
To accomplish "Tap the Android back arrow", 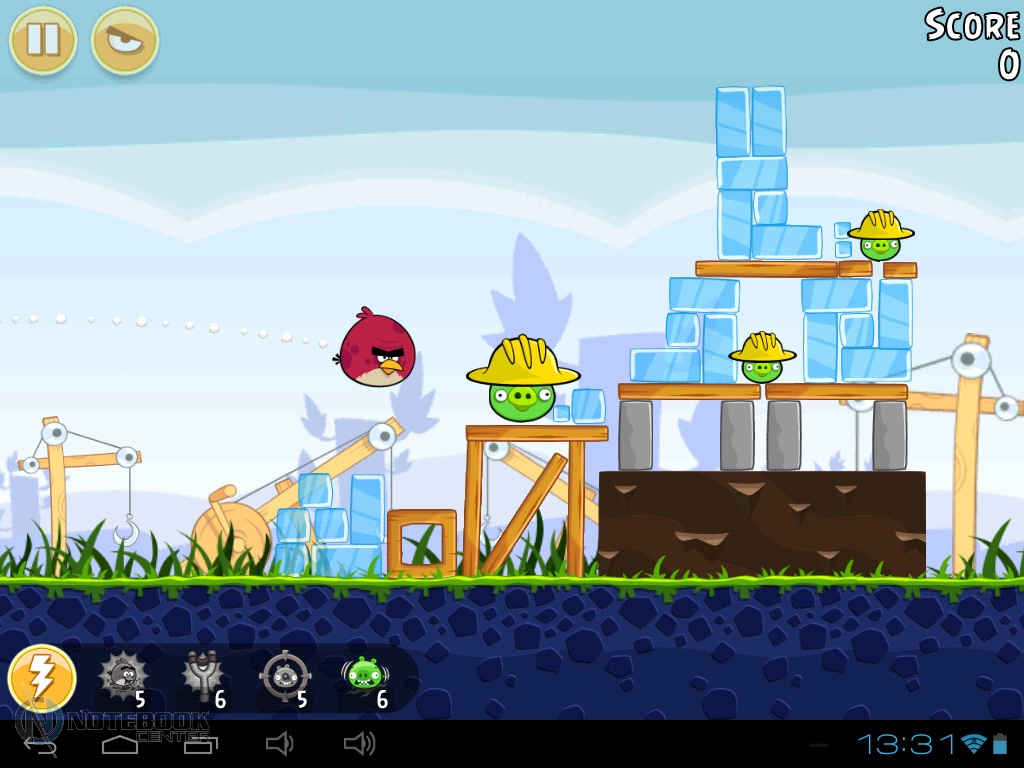I will coord(40,744).
